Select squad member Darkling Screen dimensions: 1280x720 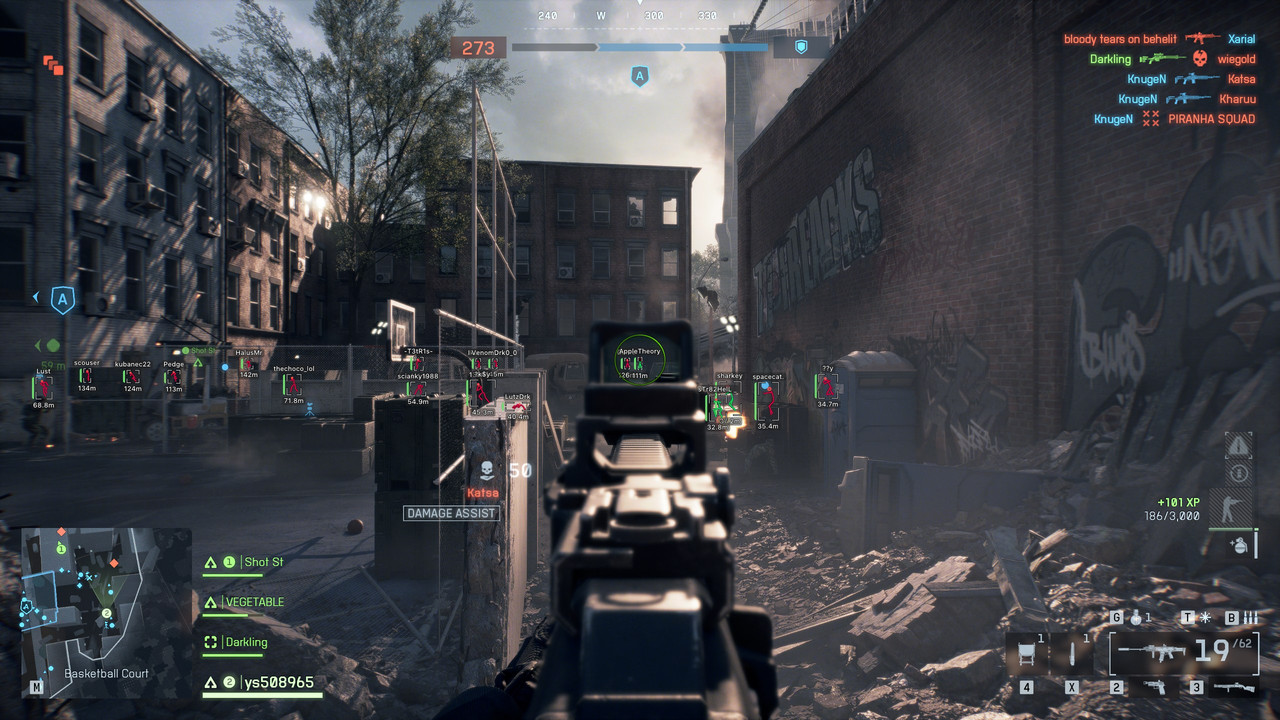click(245, 642)
